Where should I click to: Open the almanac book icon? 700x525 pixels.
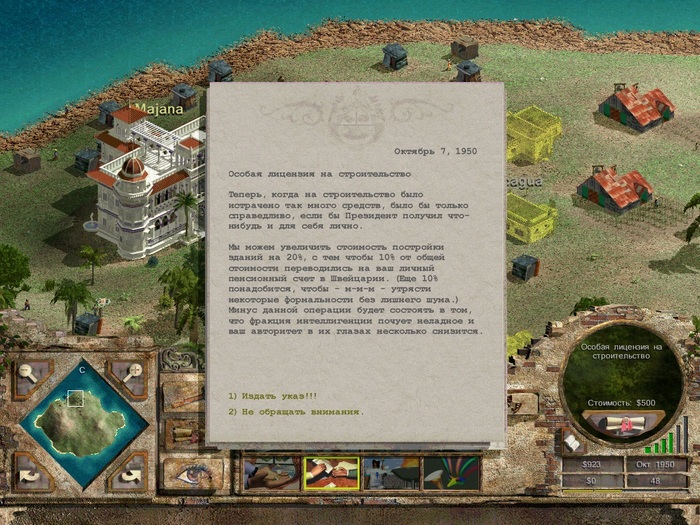(x=573, y=441)
